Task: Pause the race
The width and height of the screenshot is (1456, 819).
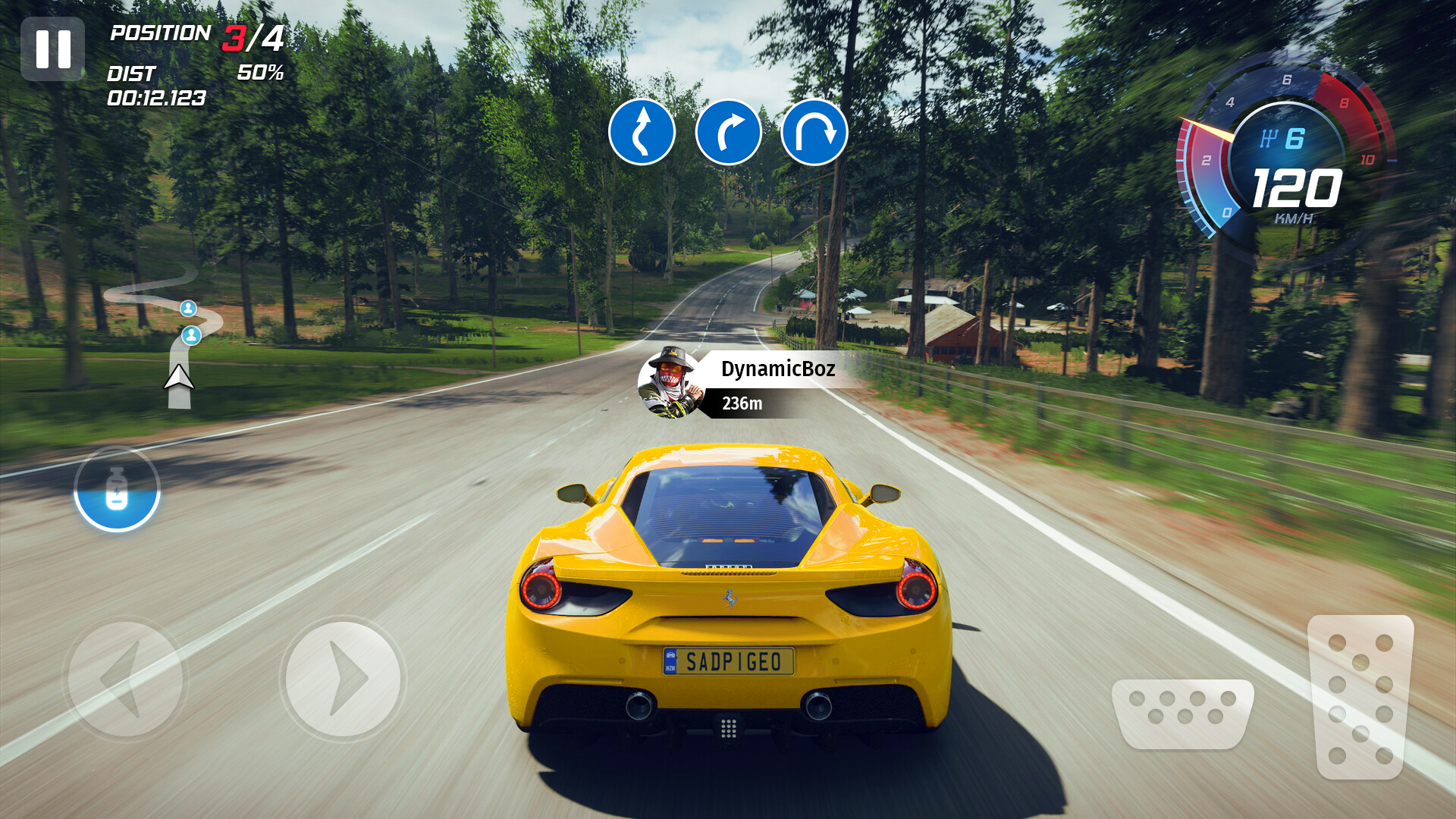Action: coord(52,49)
